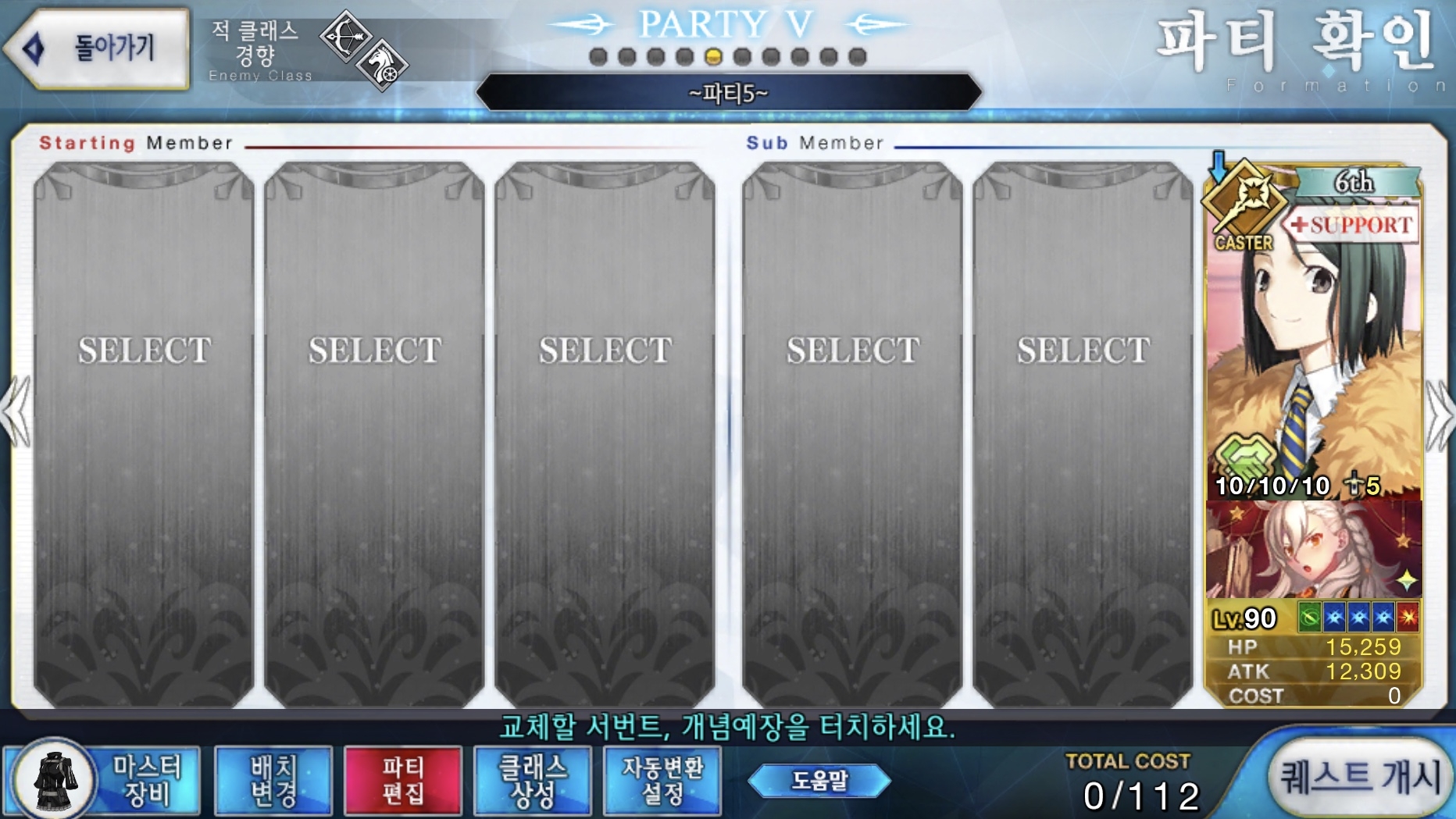Open 자동변환 설정 settings
The width and height of the screenshot is (1456, 819).
(662, 780)
